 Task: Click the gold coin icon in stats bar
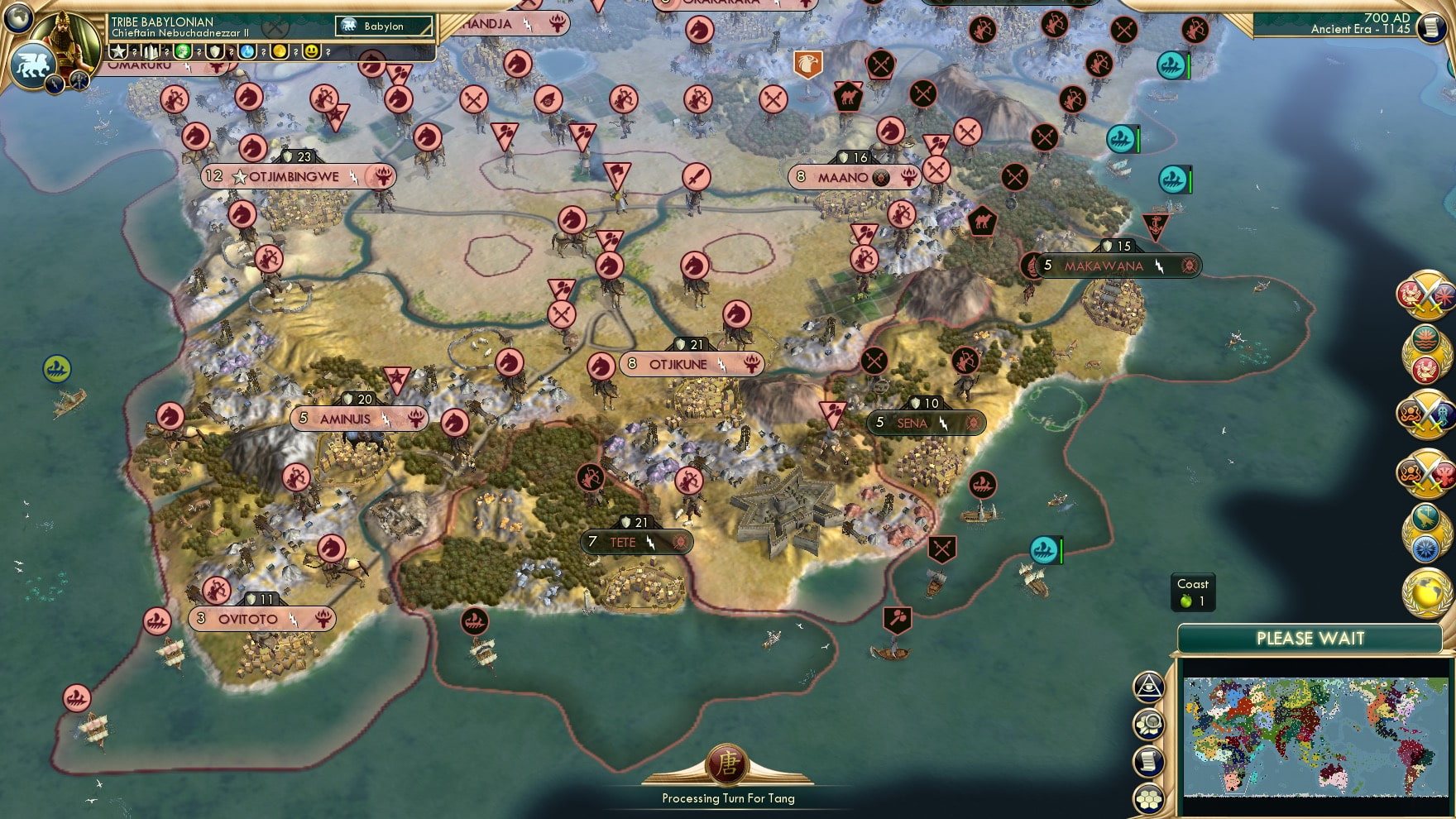point(281,52)
